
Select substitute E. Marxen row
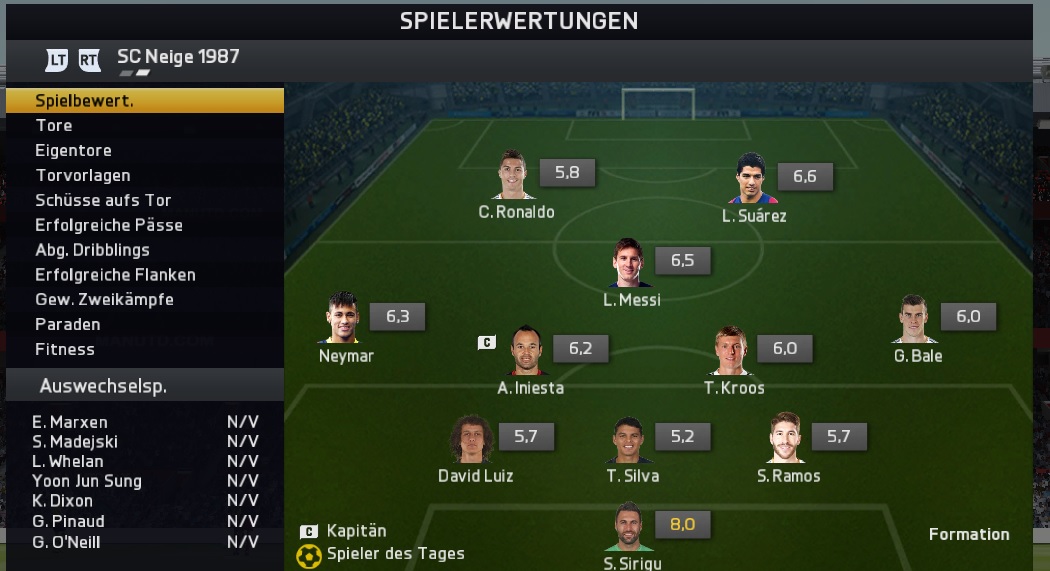[145, 422]
